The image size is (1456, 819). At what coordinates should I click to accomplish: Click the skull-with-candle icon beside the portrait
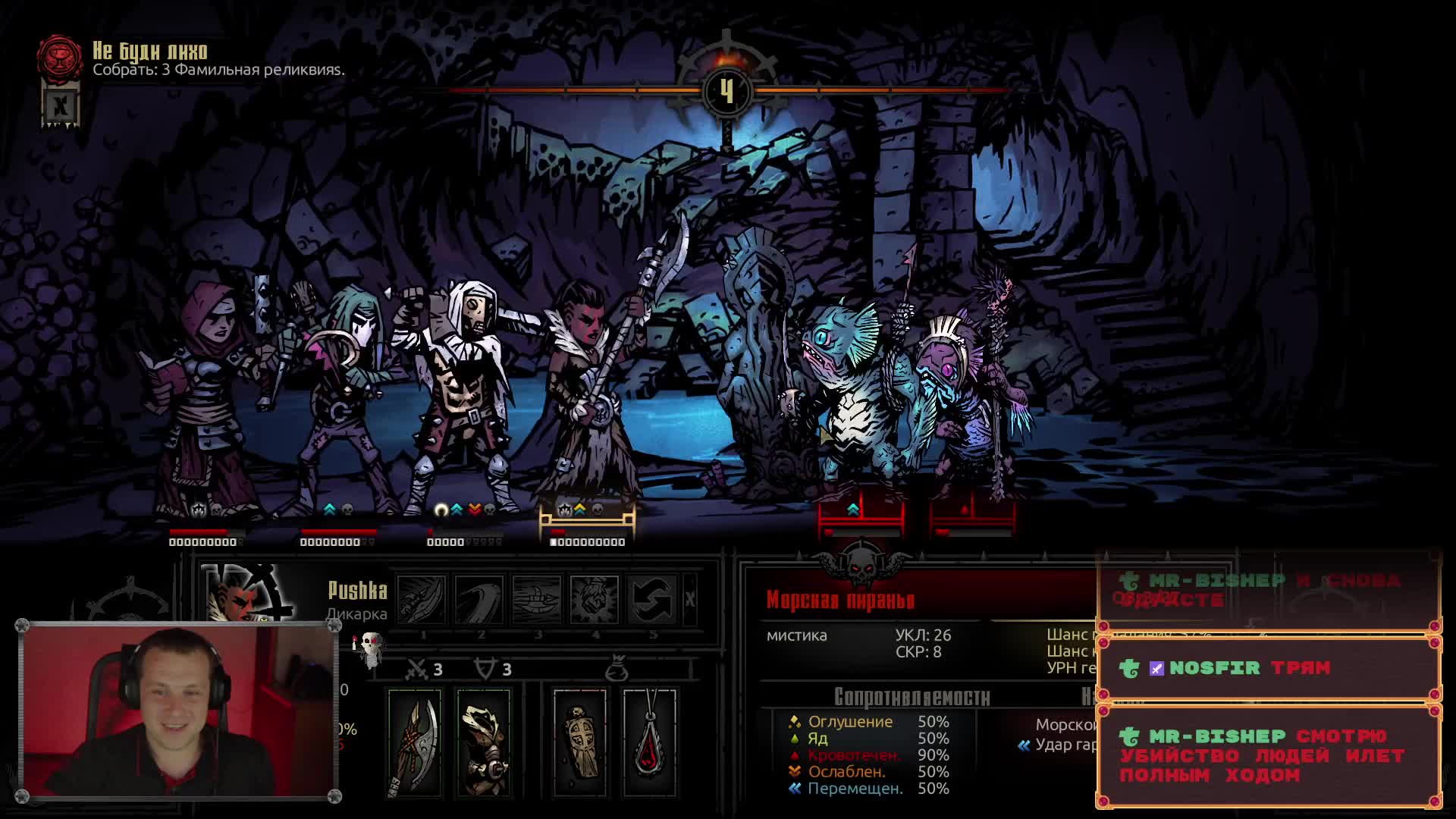[x=369, y=647]
